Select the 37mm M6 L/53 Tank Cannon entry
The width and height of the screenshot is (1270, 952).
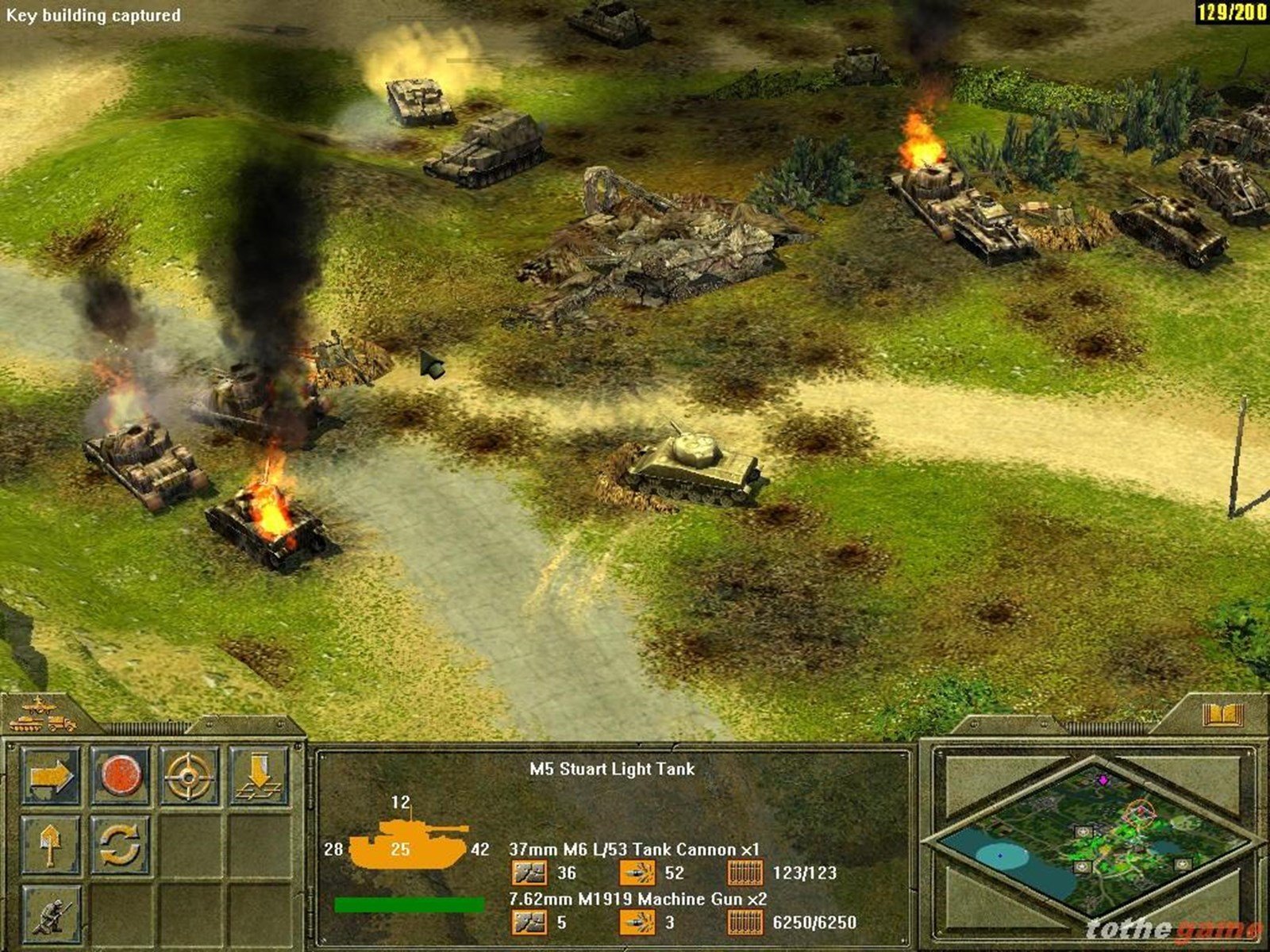pos(635,849)
